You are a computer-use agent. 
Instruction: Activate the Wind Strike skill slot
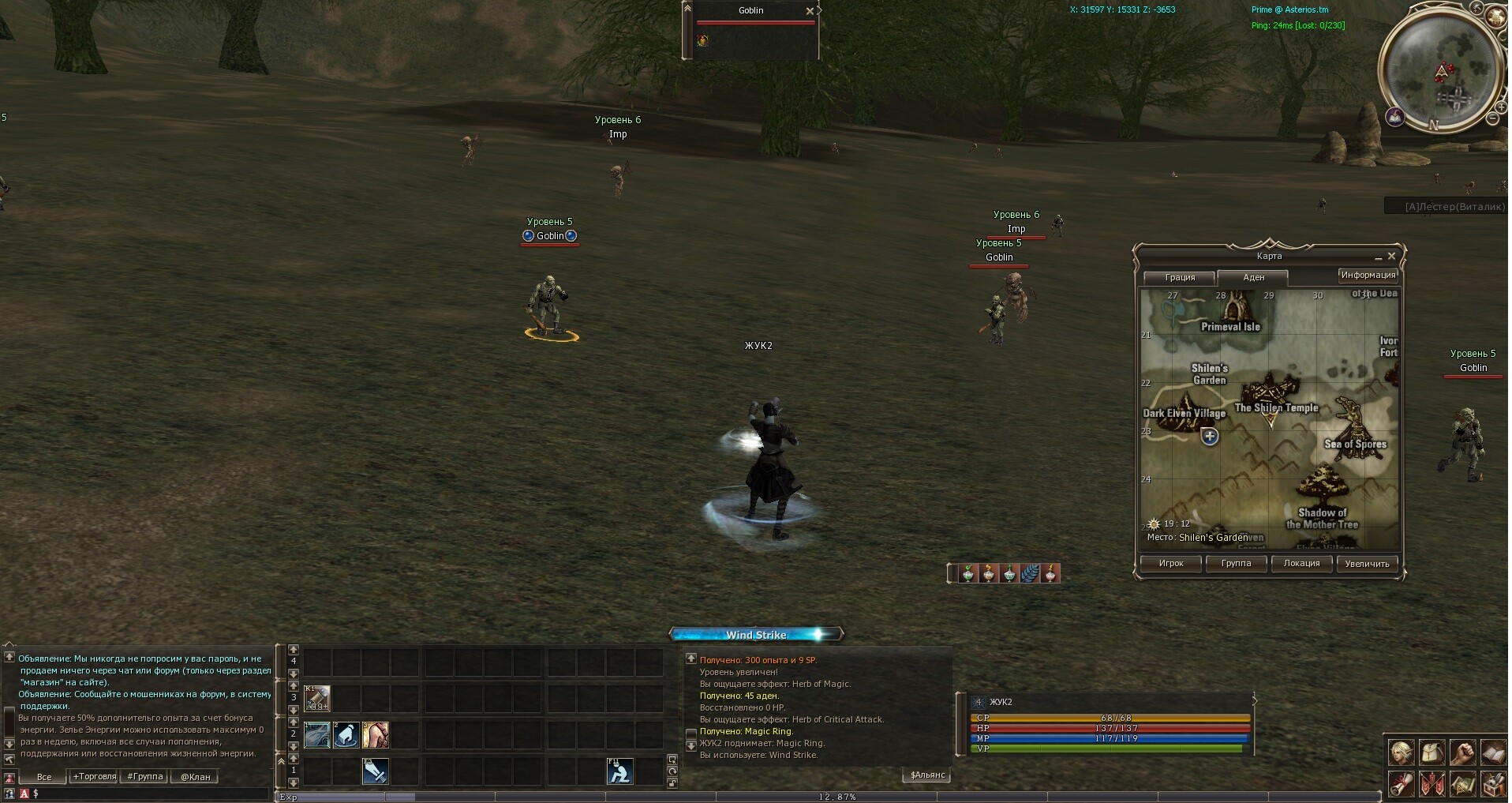(317, 735)
